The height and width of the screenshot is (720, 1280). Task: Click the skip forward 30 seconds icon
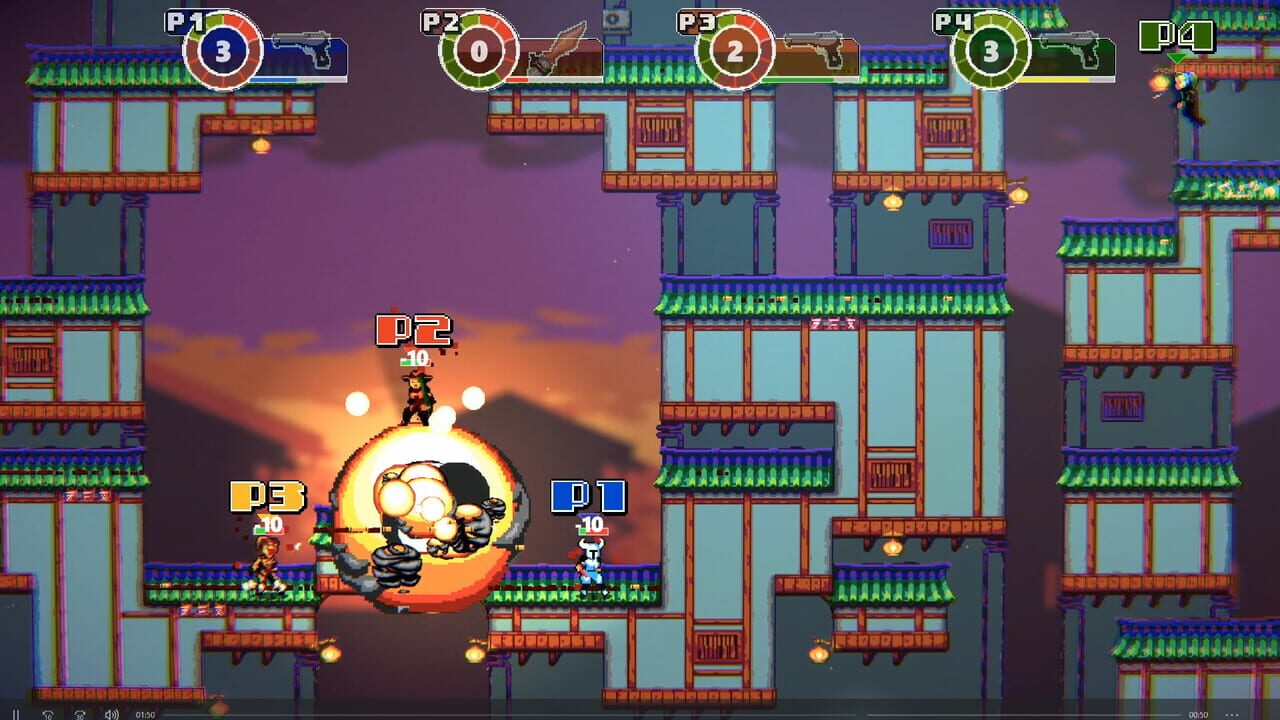[79, 713]
